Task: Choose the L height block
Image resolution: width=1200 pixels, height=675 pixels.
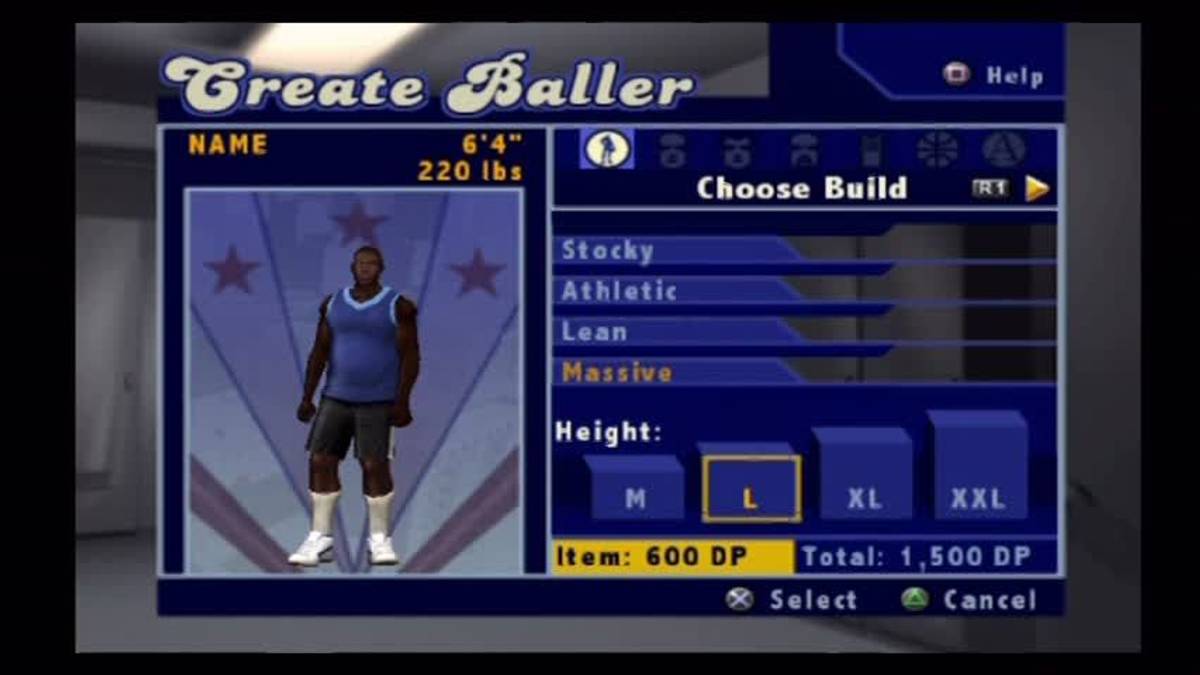Action: pos(750,489)
